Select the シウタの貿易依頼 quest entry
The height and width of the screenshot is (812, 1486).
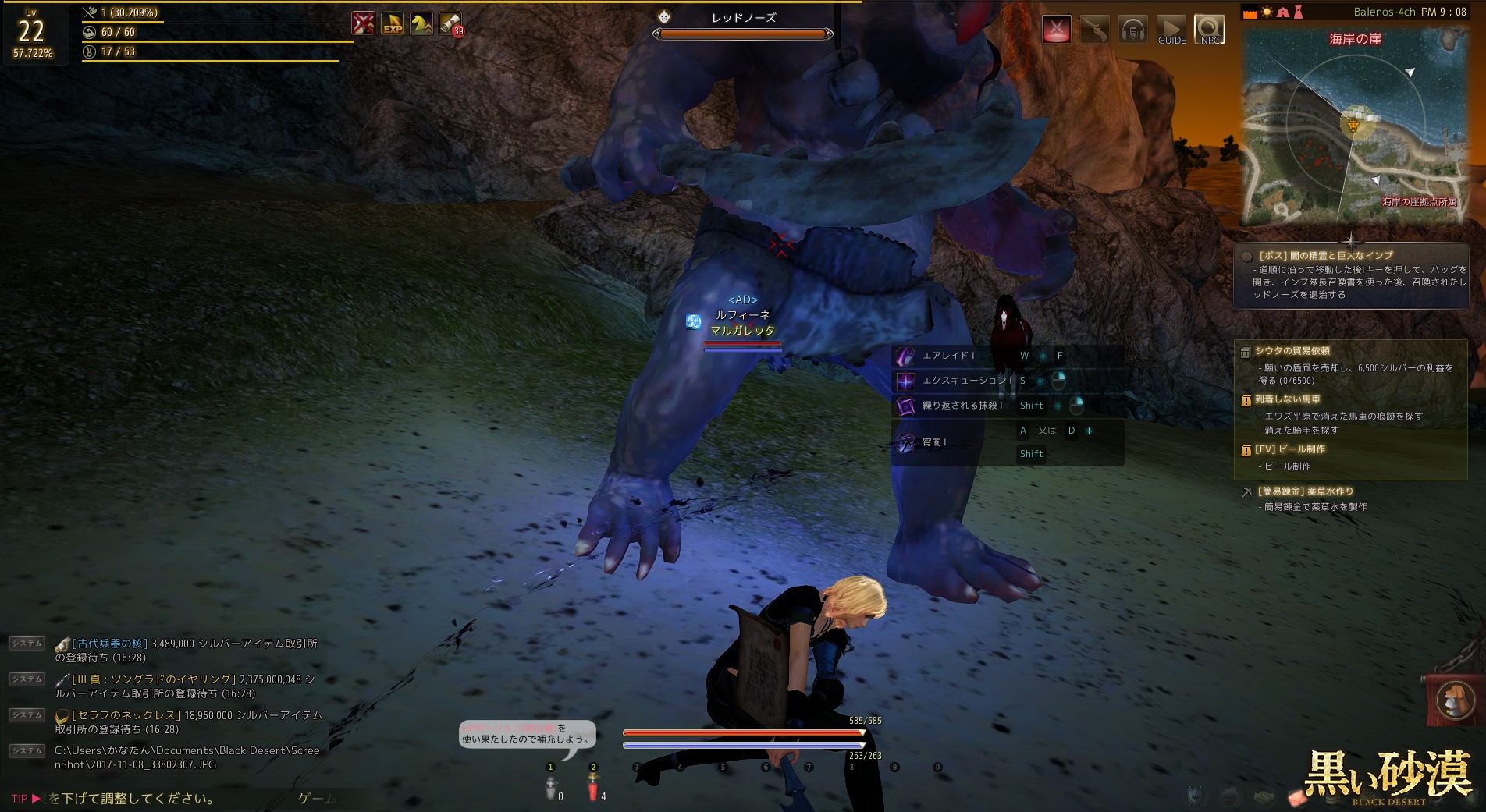1292,351
